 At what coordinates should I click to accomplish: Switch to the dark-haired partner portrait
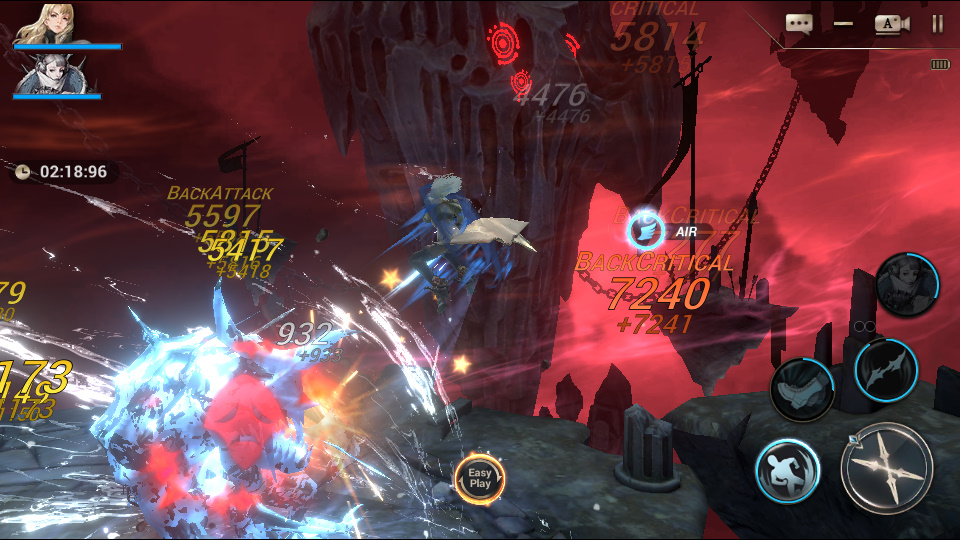click(40, 73)
